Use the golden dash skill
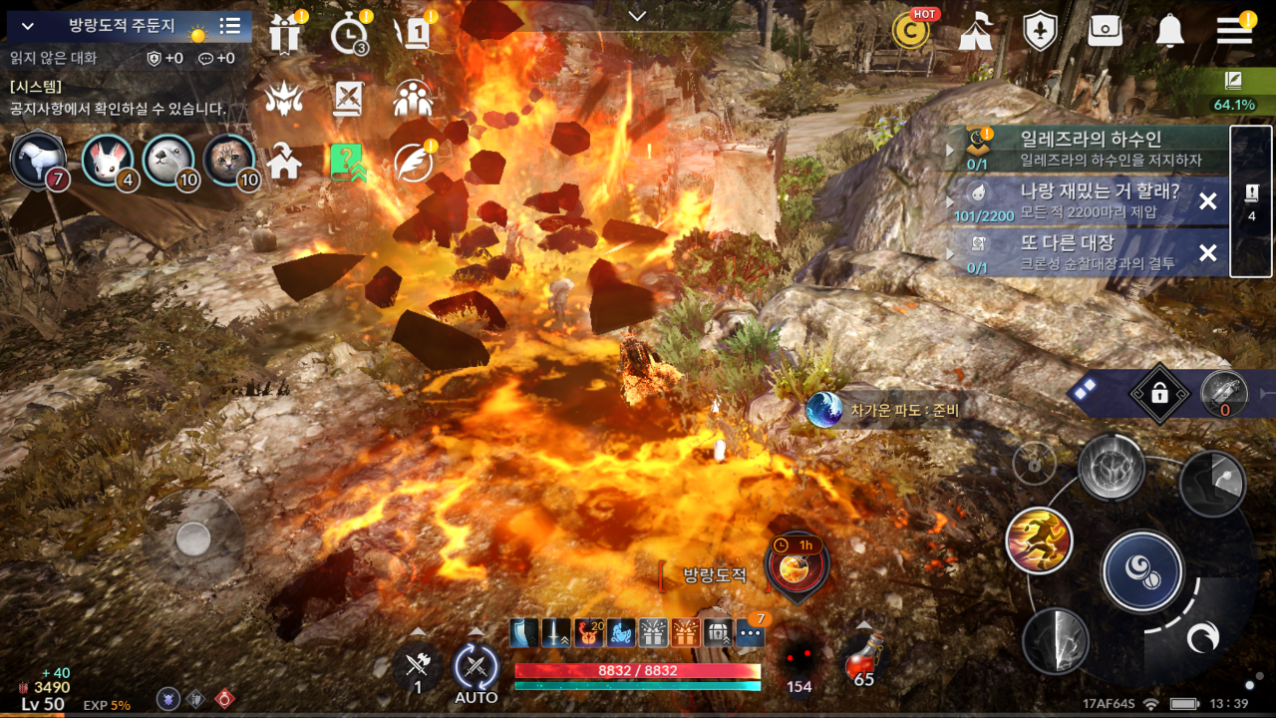The image size is (1276, 718). (1039, 540)
